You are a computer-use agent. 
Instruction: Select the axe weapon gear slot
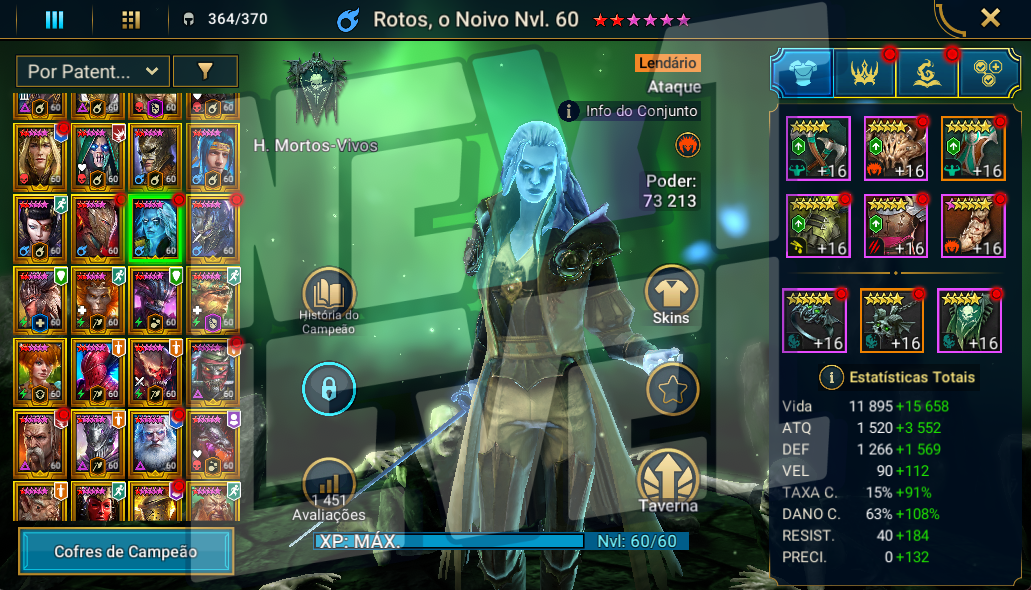click(x=818, y=149)
